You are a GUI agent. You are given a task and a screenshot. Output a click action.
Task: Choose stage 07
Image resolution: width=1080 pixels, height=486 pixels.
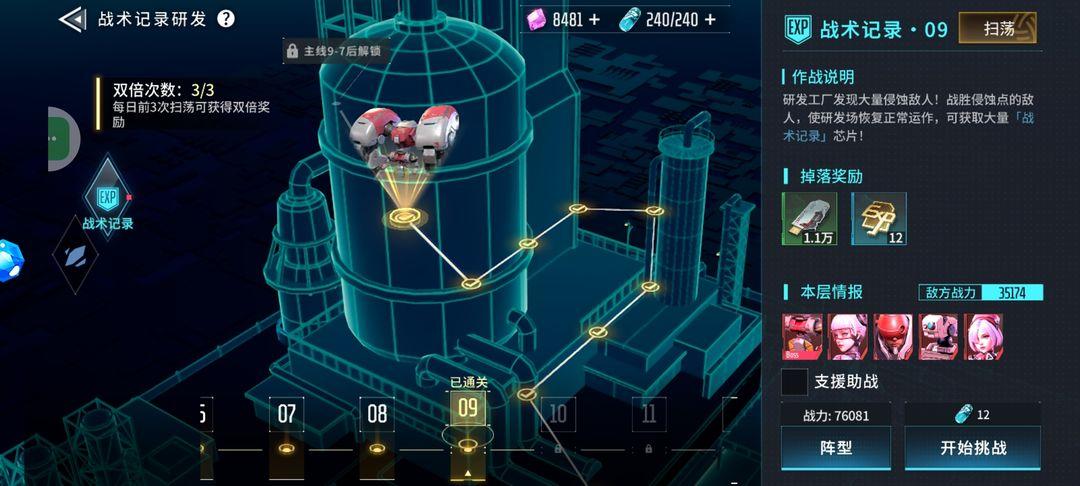tap(287, 414)
